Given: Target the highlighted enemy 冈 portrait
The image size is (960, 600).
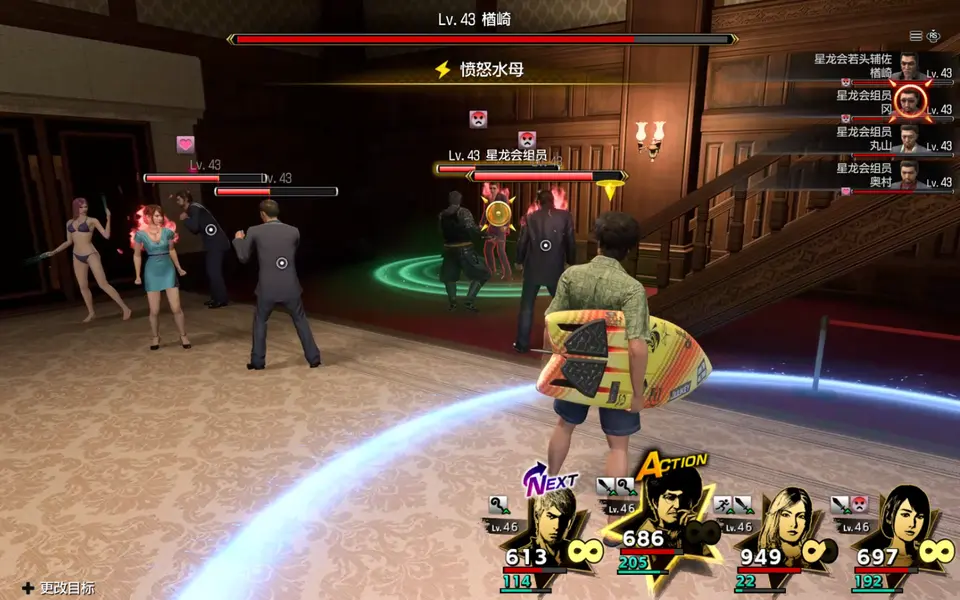Looking at the screenshot, I should [908, 101].
